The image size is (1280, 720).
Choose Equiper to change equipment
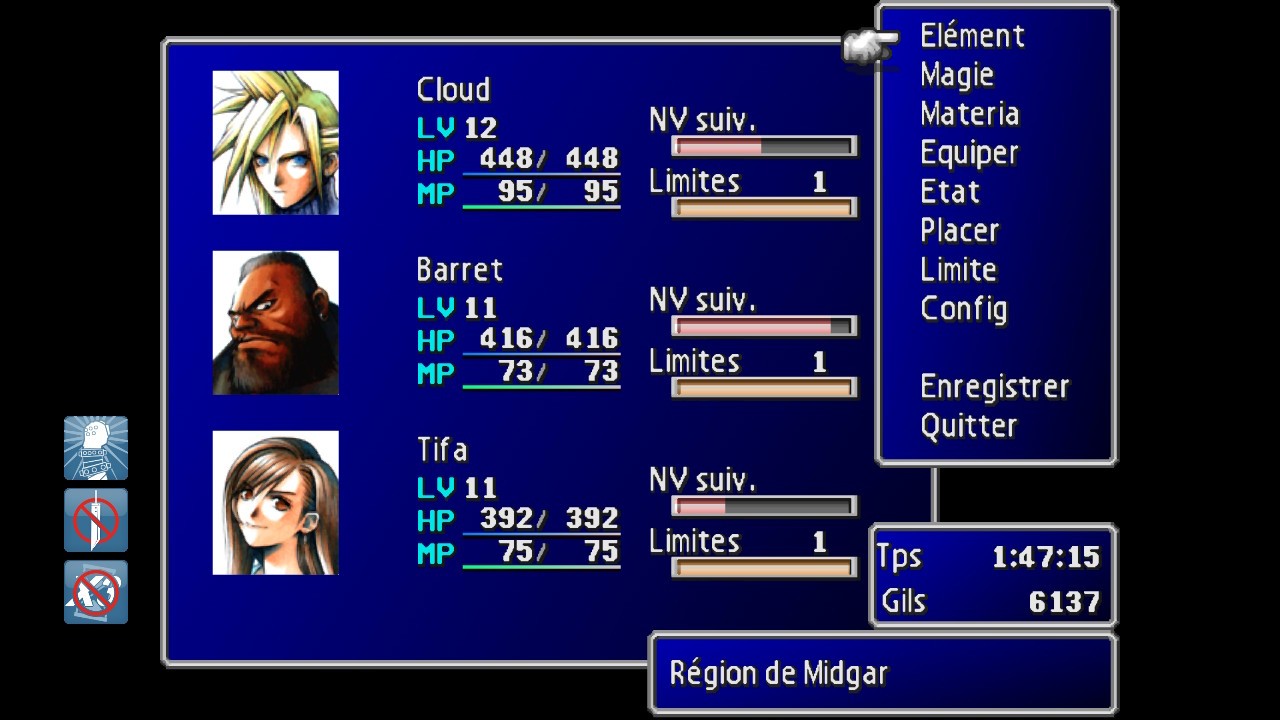click(x=968, y=154)
